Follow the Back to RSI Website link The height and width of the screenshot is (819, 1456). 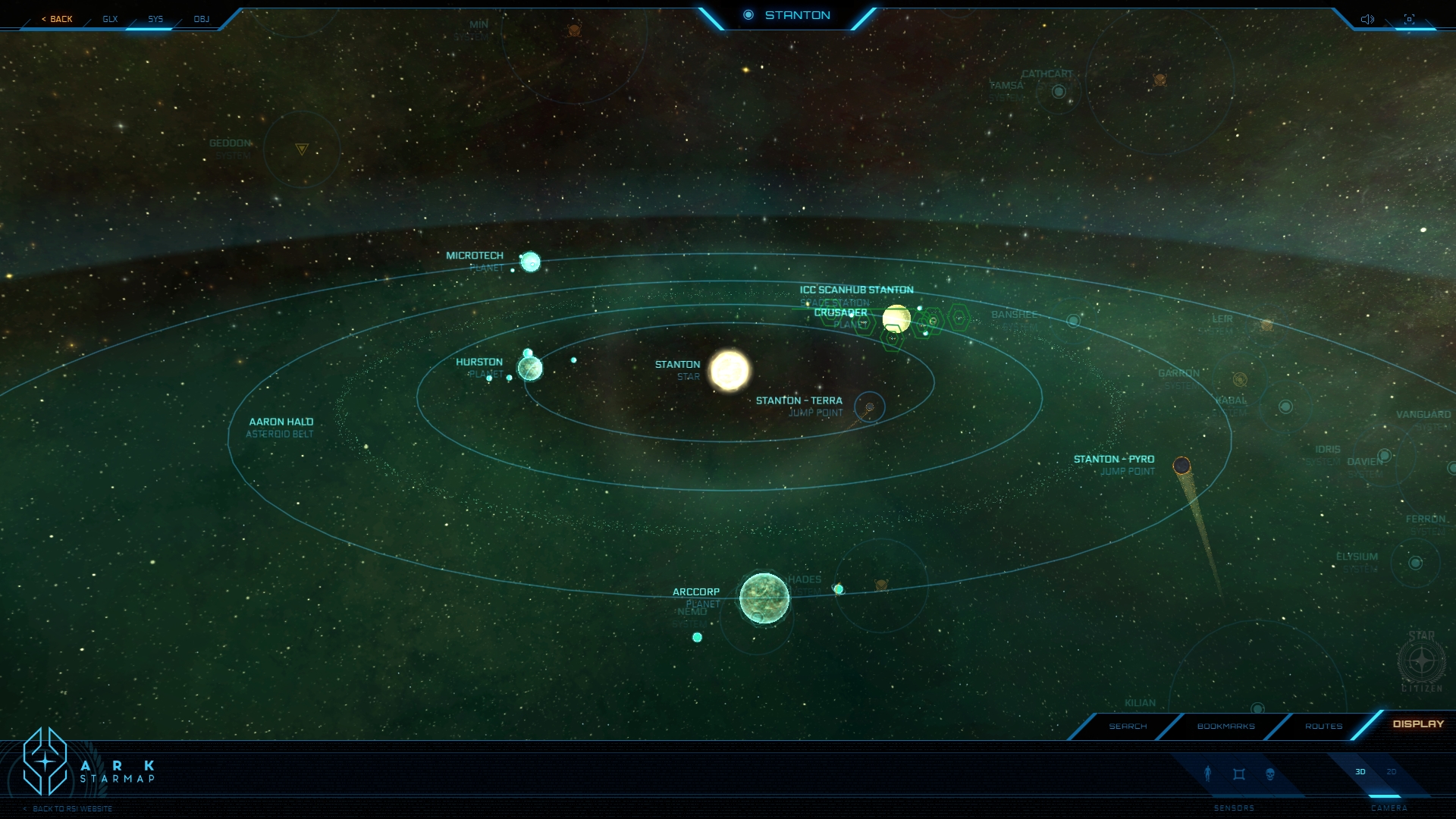tap(72, 809)
